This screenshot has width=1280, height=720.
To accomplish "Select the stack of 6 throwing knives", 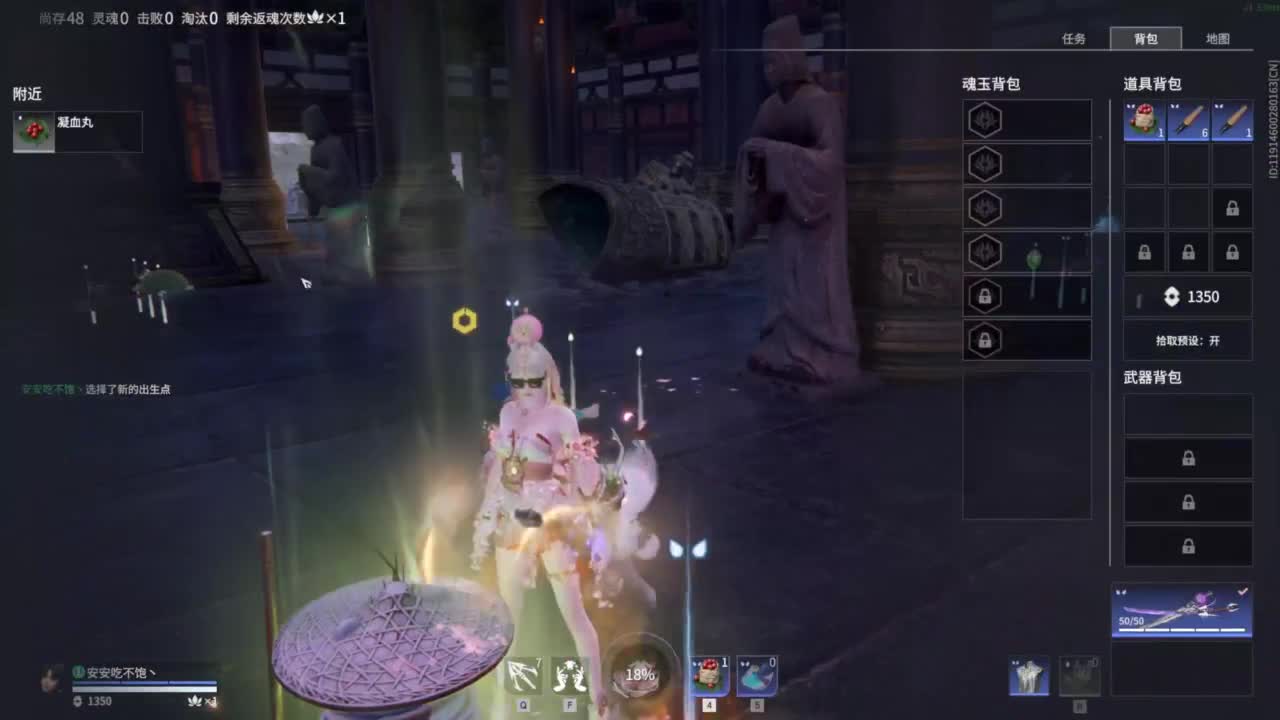I will click(1187, 119).
